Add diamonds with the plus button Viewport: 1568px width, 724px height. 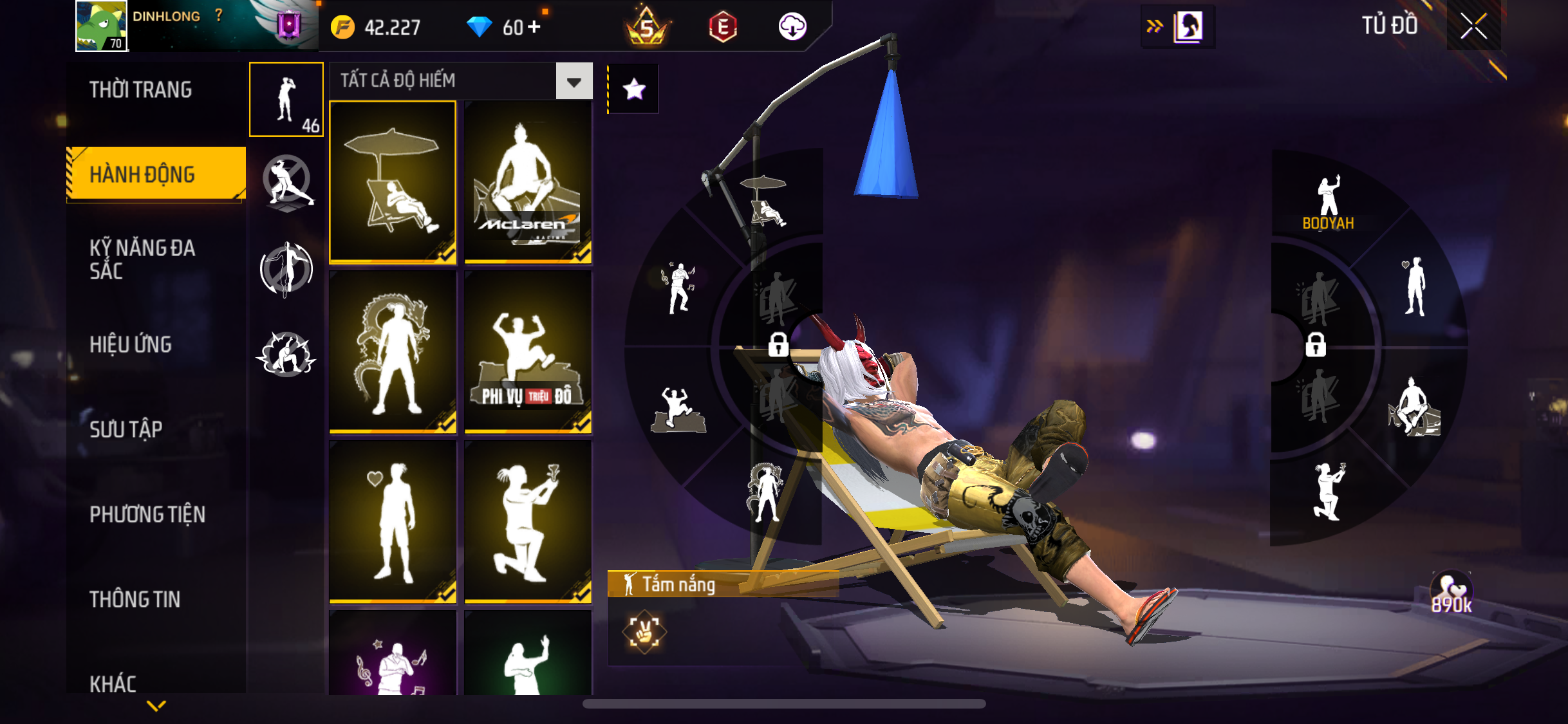click(x=534, y=26)
